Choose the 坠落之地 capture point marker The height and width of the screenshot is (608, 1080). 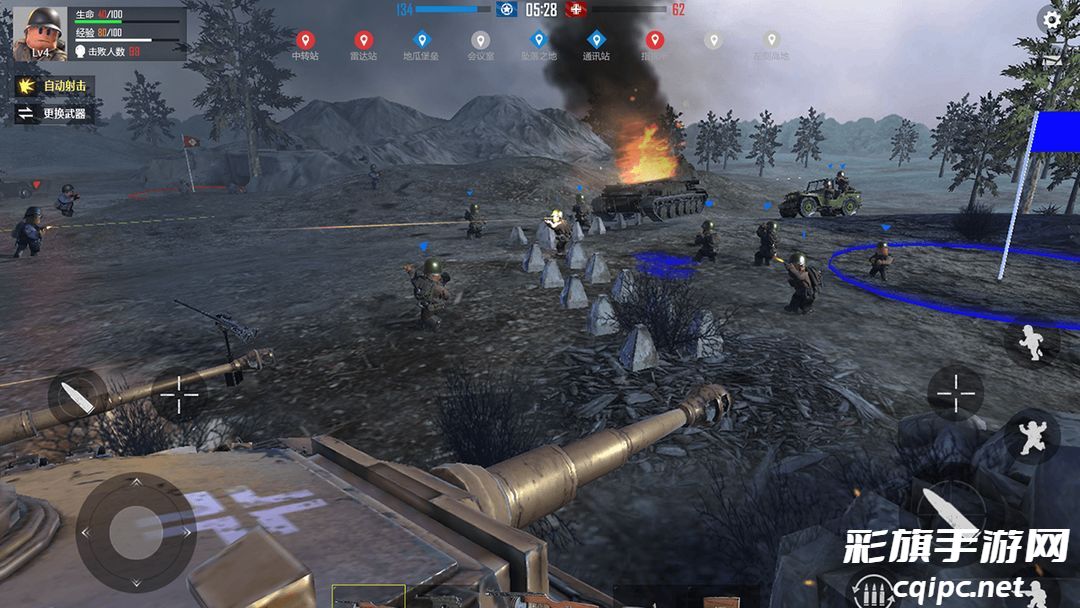coord(538,41)
